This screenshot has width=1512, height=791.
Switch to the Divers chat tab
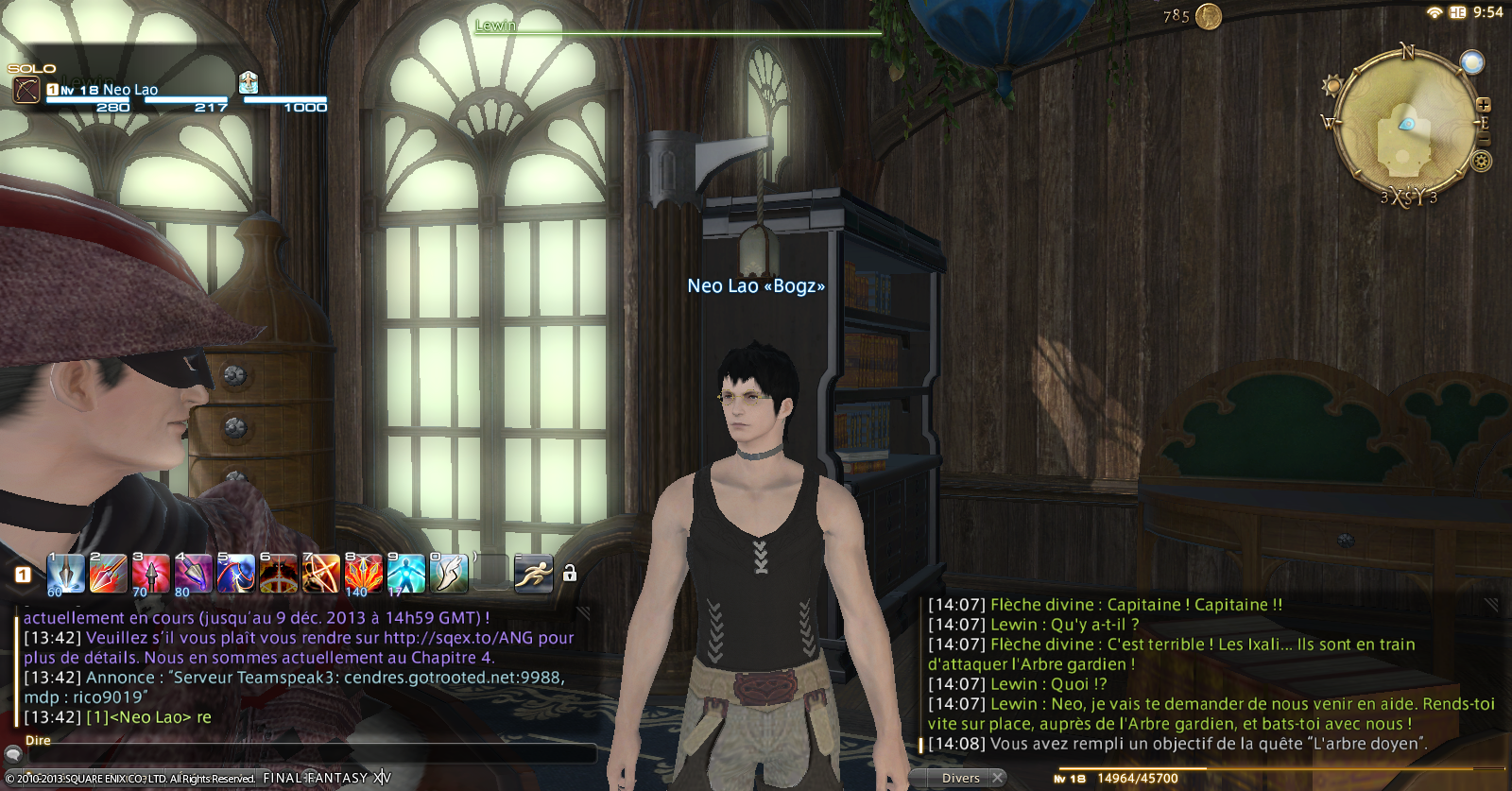[960, 778]
